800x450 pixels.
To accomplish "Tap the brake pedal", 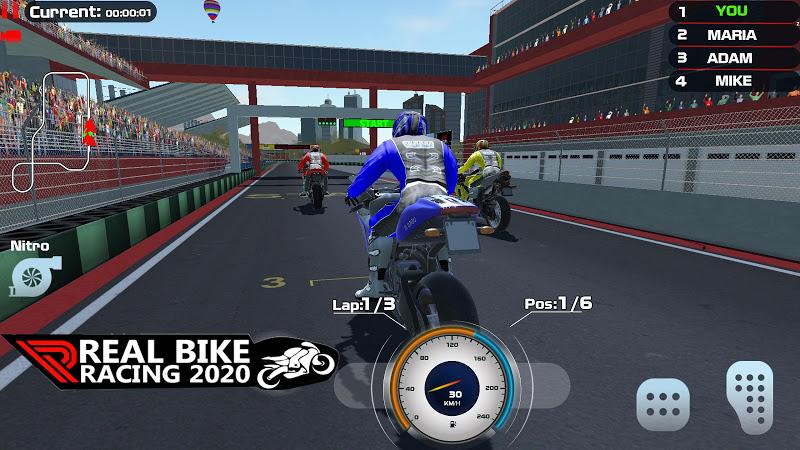I will (664, 404).
